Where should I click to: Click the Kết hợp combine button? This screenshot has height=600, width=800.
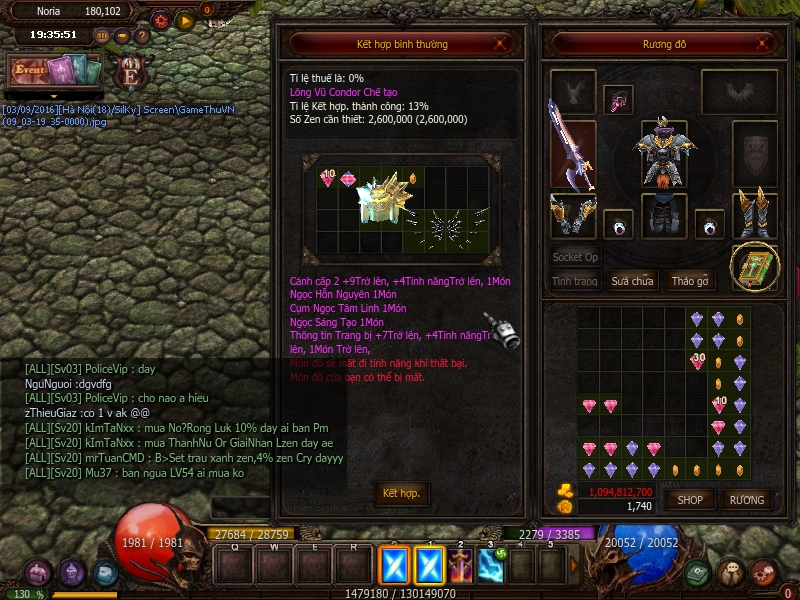click(x=401, y=493)
